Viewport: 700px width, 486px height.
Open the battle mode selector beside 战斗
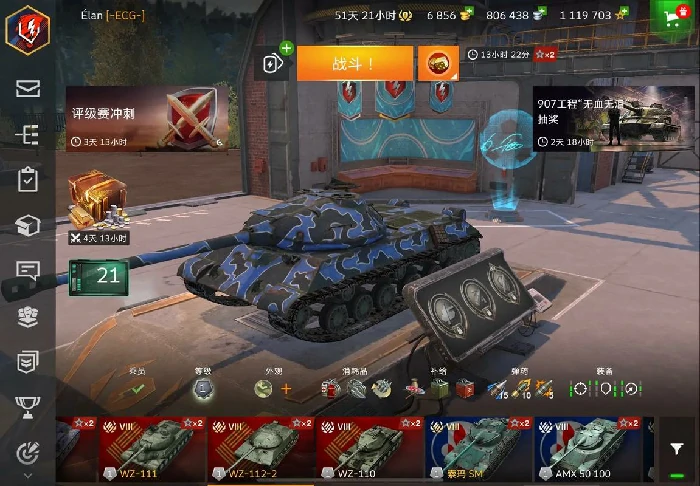pos(437,62)
